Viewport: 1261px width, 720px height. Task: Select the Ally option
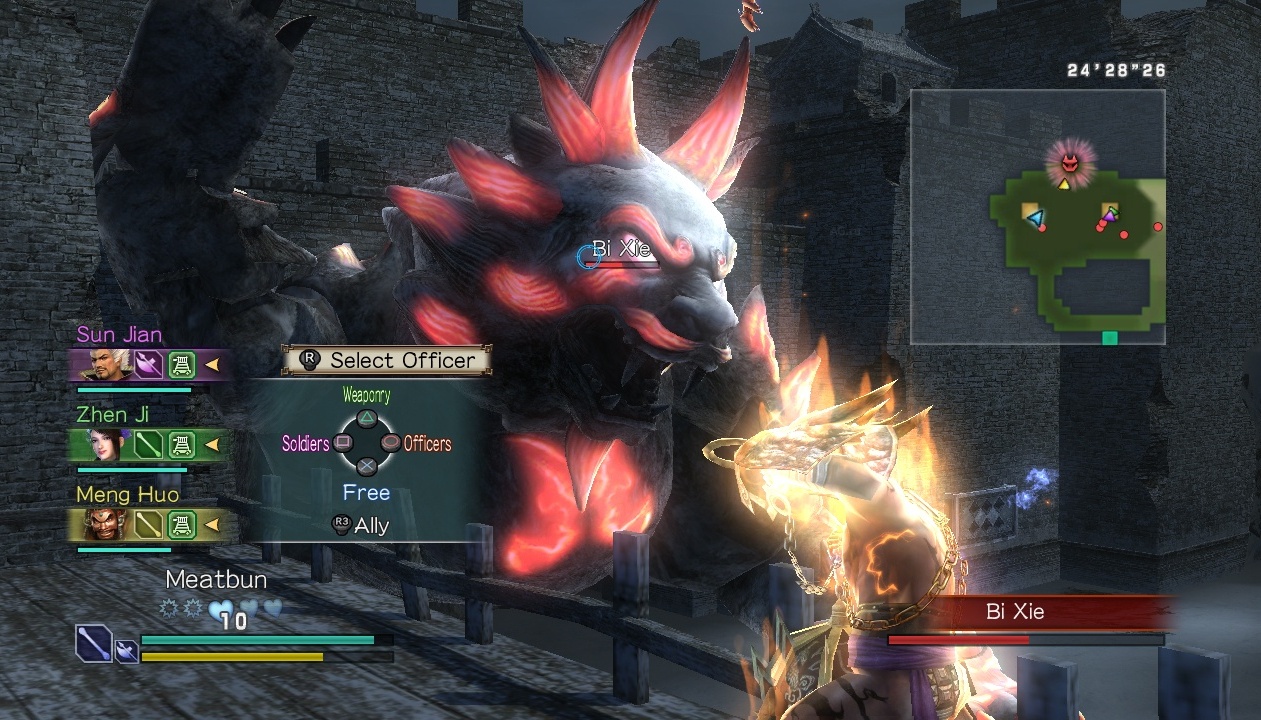362,525
